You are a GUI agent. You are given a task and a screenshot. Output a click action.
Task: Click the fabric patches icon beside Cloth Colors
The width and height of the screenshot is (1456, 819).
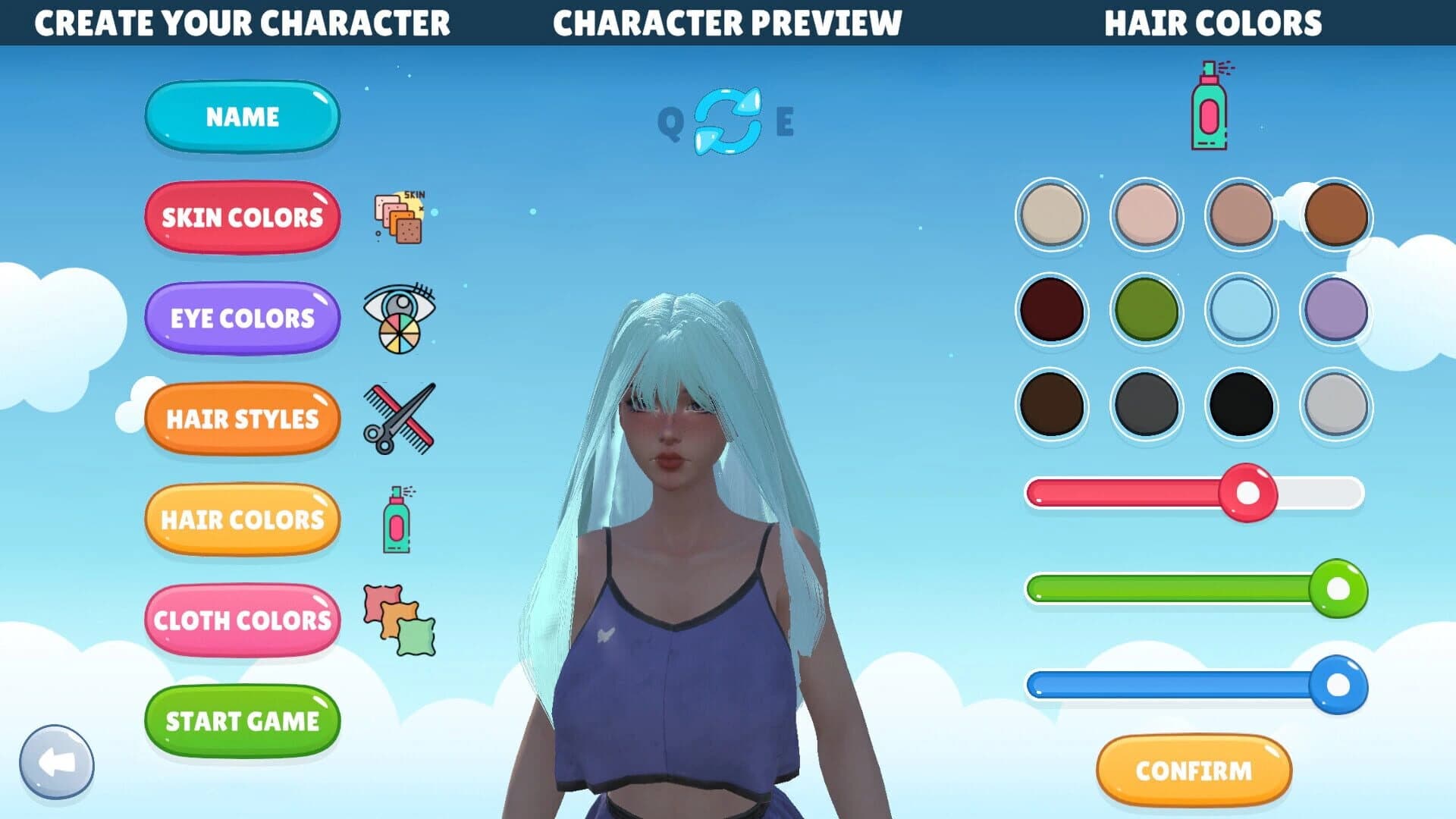coord(397,620)
